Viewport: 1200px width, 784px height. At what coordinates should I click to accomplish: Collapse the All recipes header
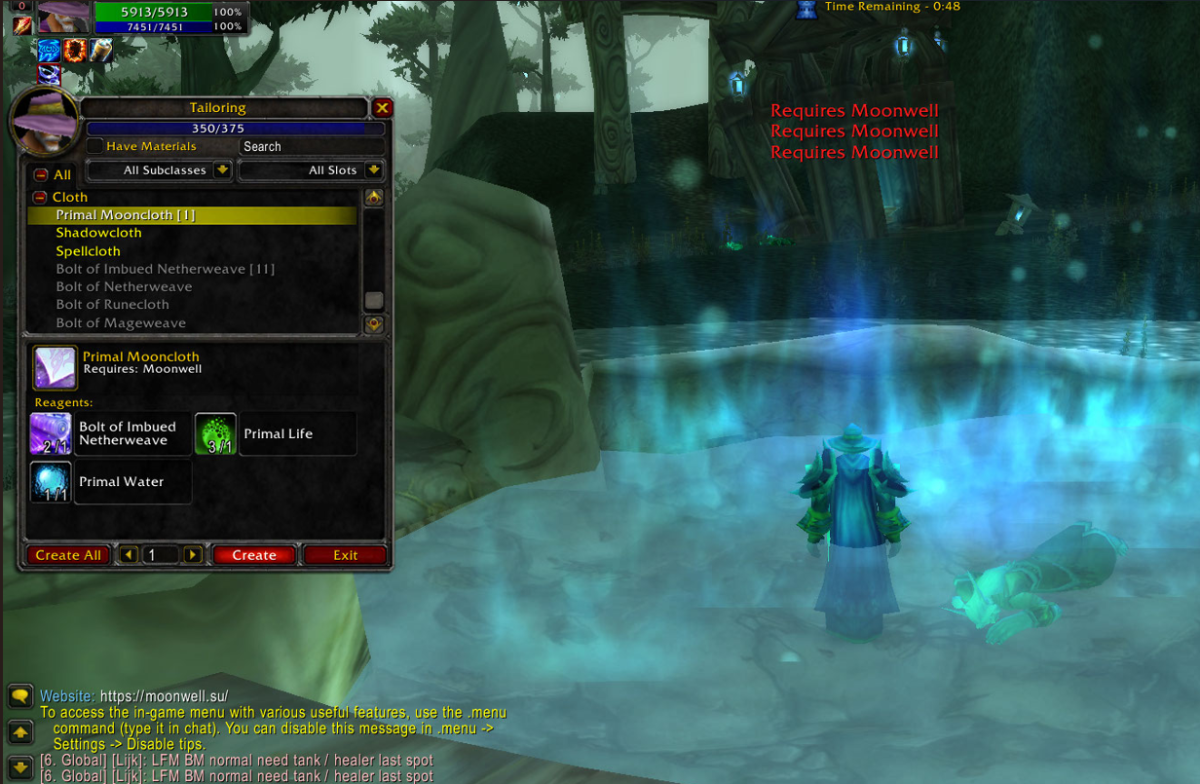41,175
